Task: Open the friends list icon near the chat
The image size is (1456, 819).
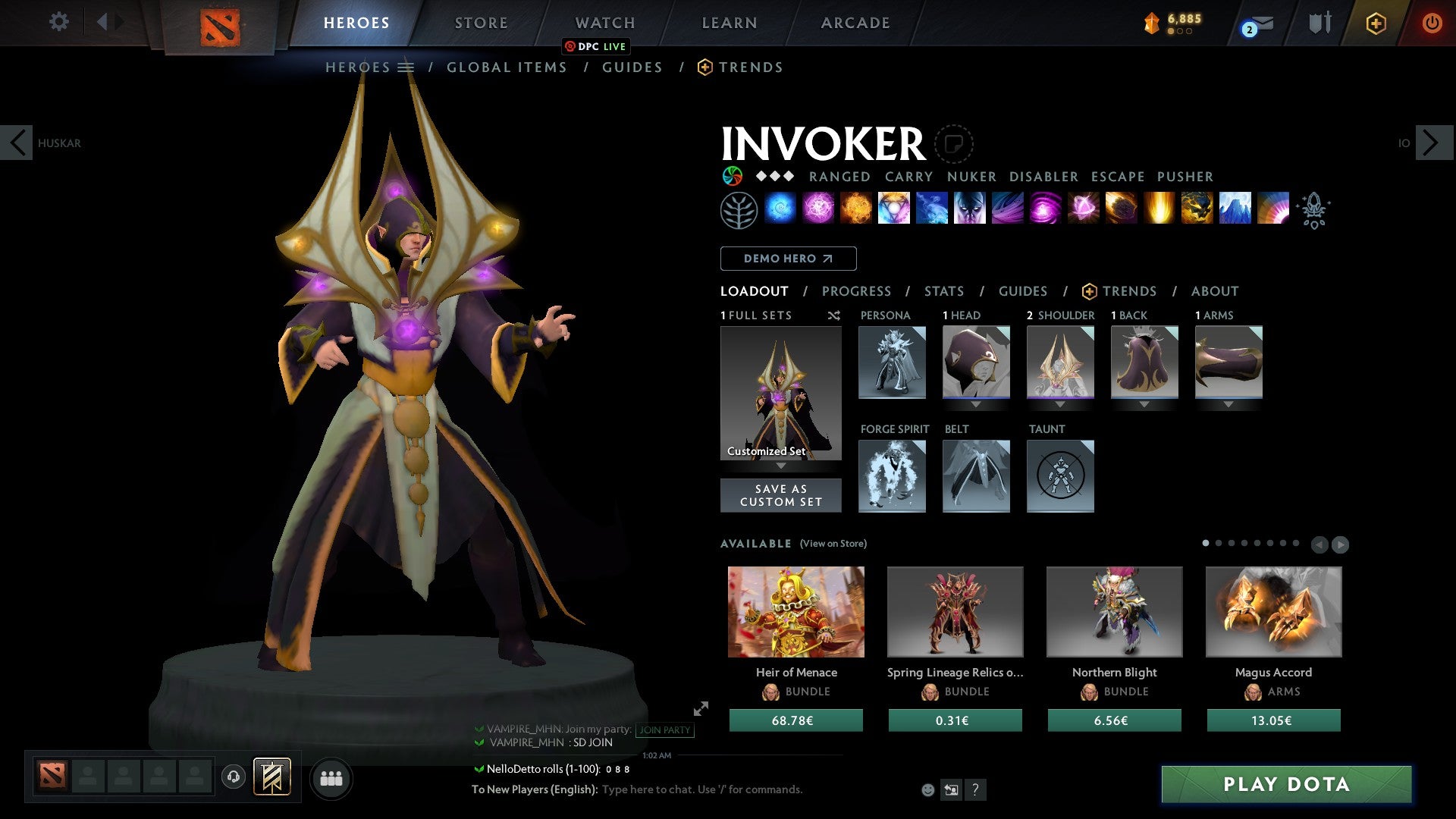Action: (331, 777)
